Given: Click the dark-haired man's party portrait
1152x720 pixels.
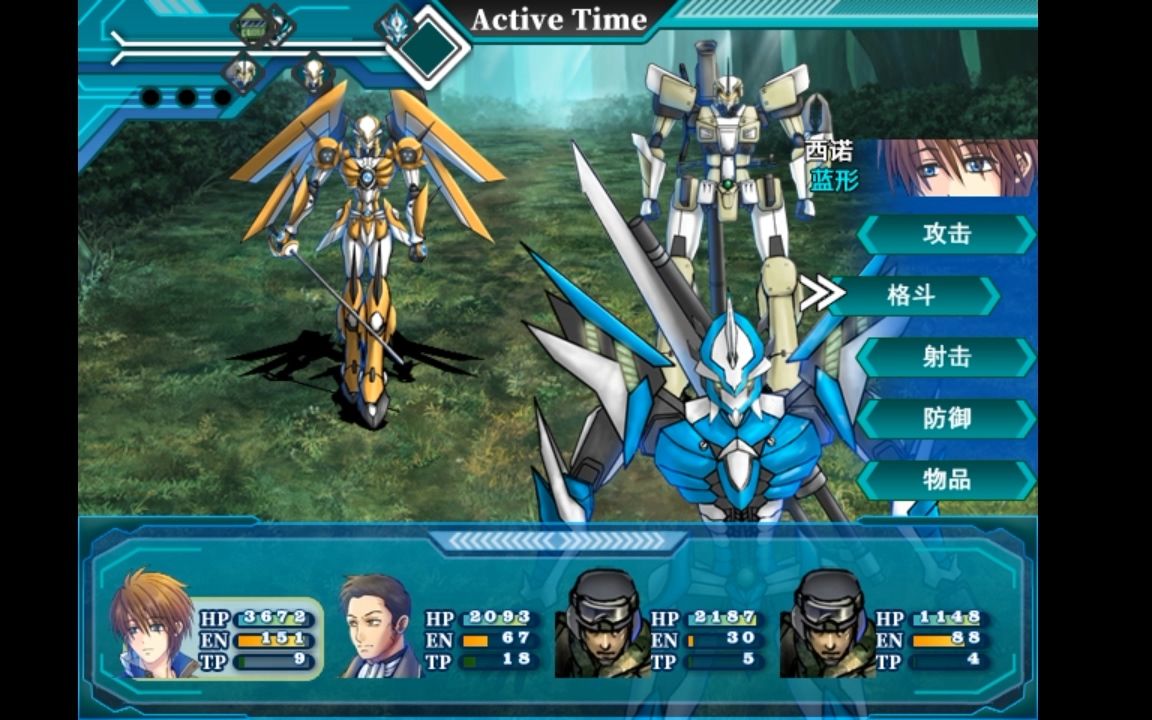Looking at the screenshot, I should click(378, 626).
